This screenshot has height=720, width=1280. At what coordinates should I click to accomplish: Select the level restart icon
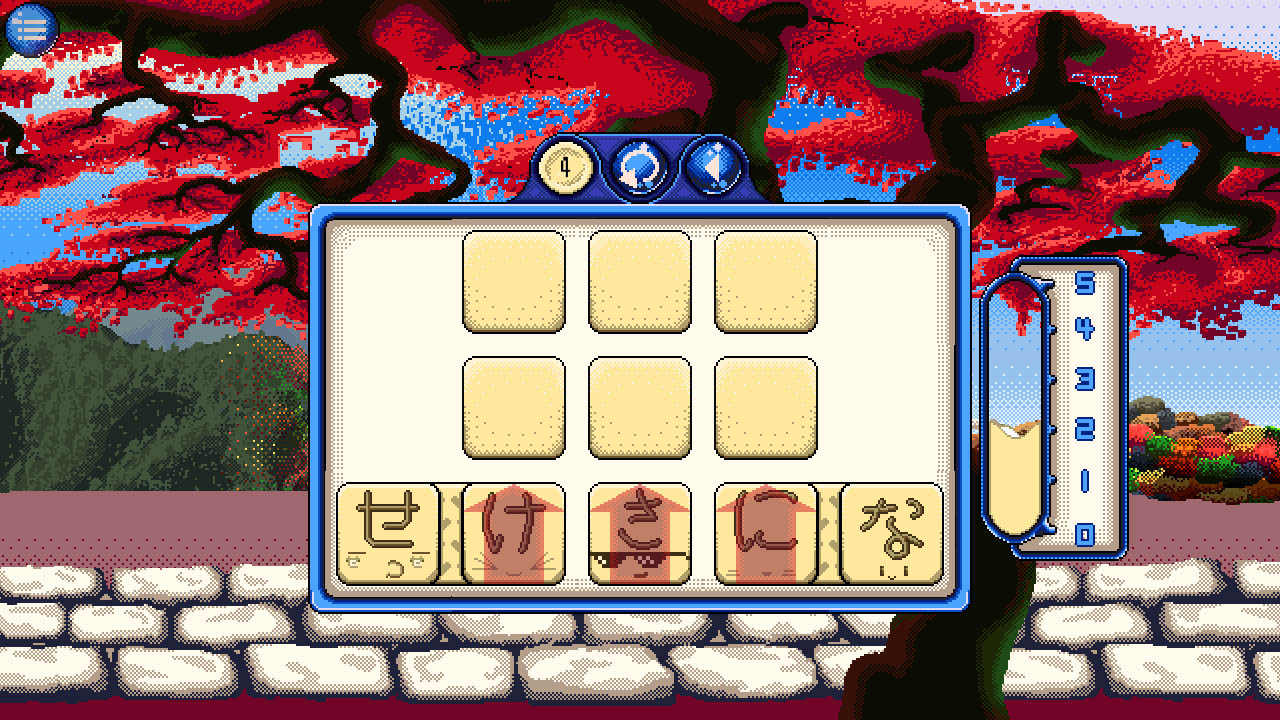point(640,166)
